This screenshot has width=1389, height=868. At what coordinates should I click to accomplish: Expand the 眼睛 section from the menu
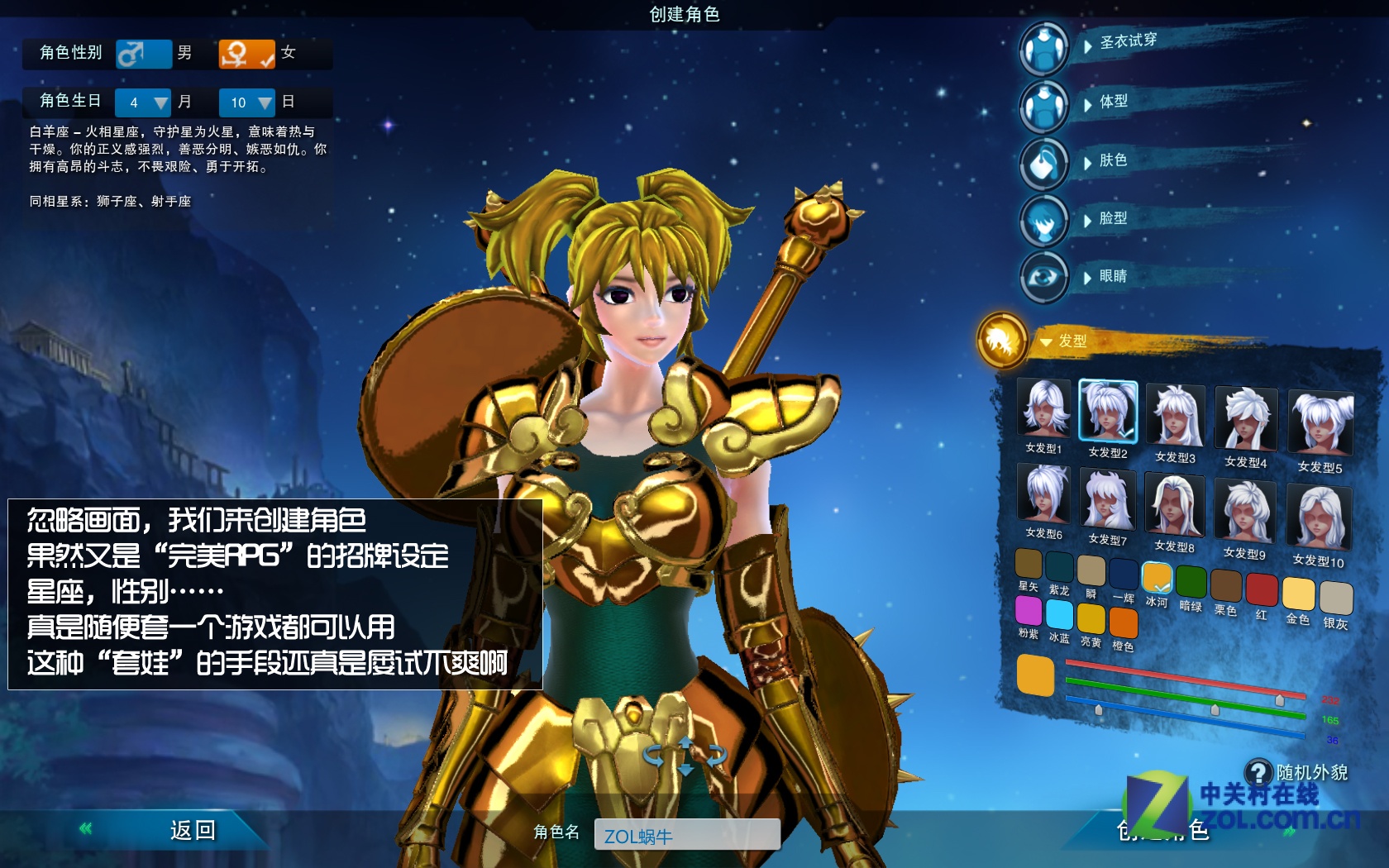click(1115, 278)
